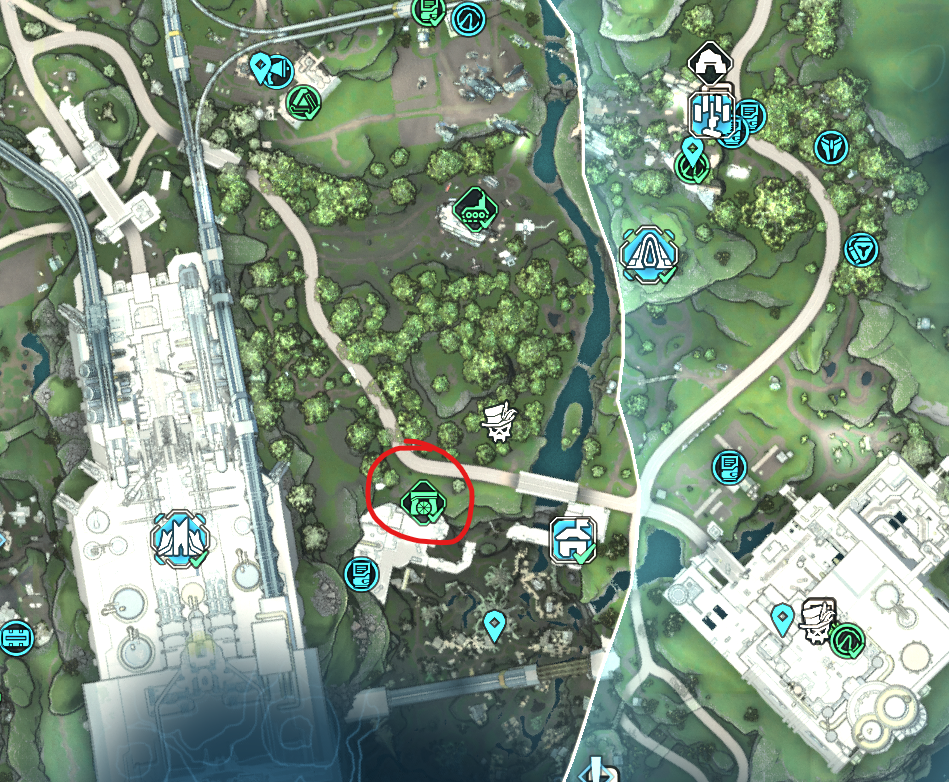Click the blue shield circle marker
949x782 pixels.
(x=860, y=248)
